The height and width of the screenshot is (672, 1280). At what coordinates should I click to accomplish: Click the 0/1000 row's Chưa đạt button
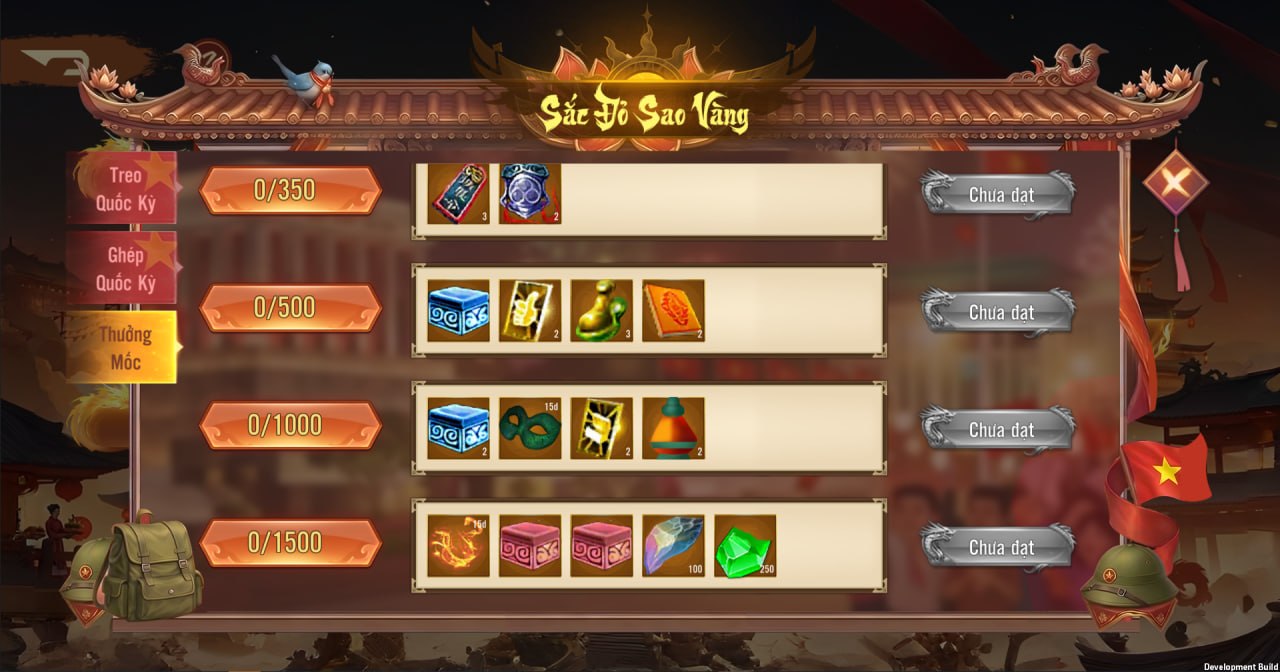coord(999,430)
